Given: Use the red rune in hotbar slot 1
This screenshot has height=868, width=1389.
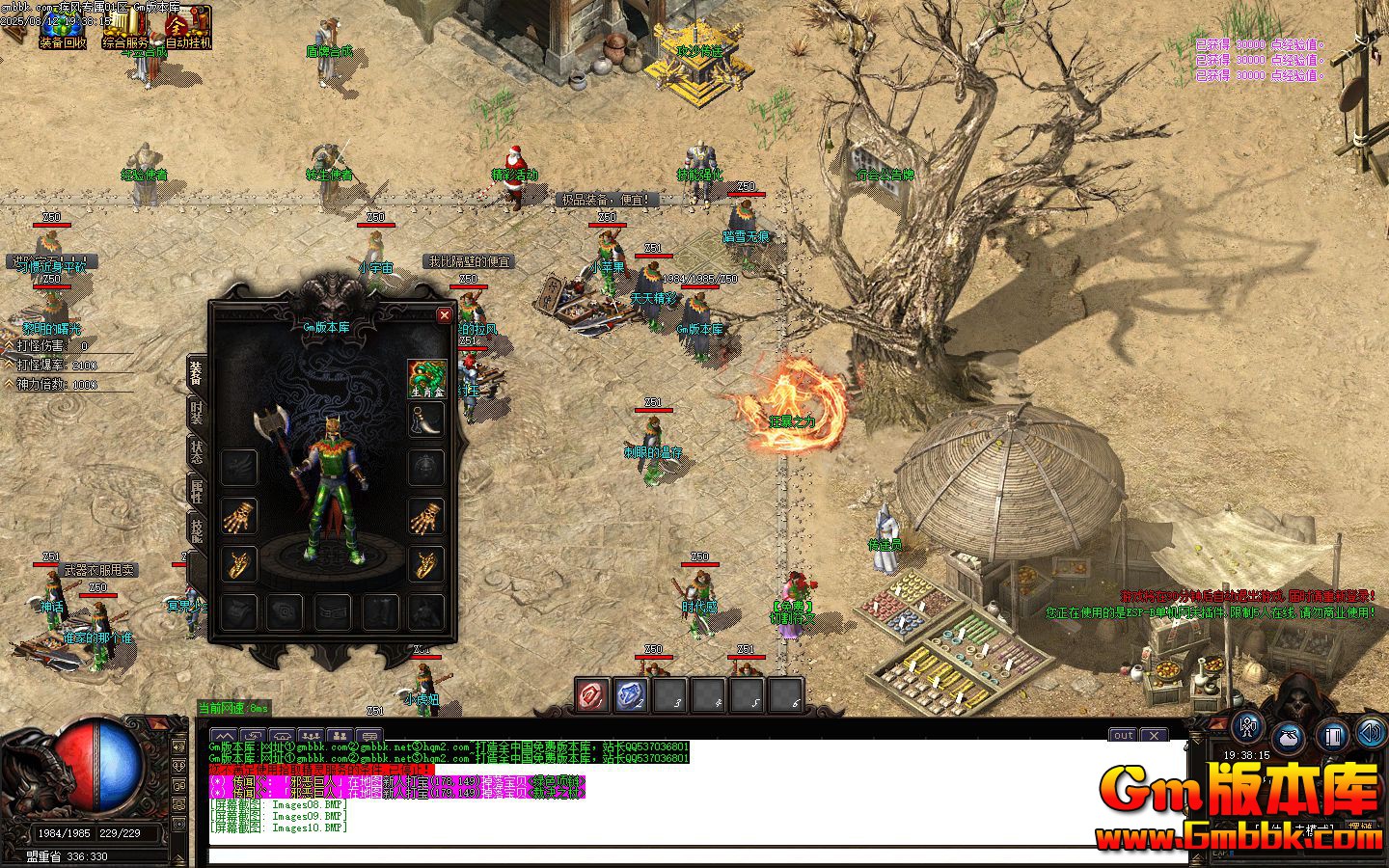Looking at the screenshot, I should pyautogui.click(x=592, y=694).
